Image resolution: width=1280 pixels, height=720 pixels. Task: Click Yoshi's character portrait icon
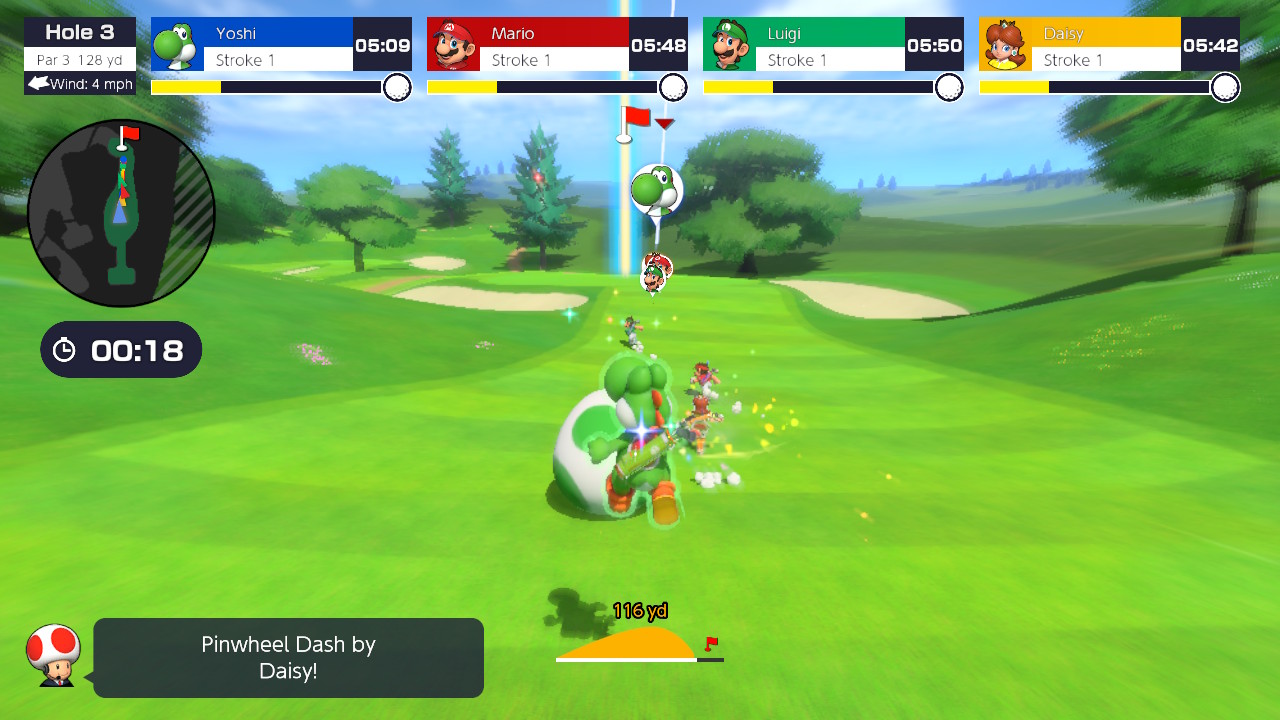[176, 44]
